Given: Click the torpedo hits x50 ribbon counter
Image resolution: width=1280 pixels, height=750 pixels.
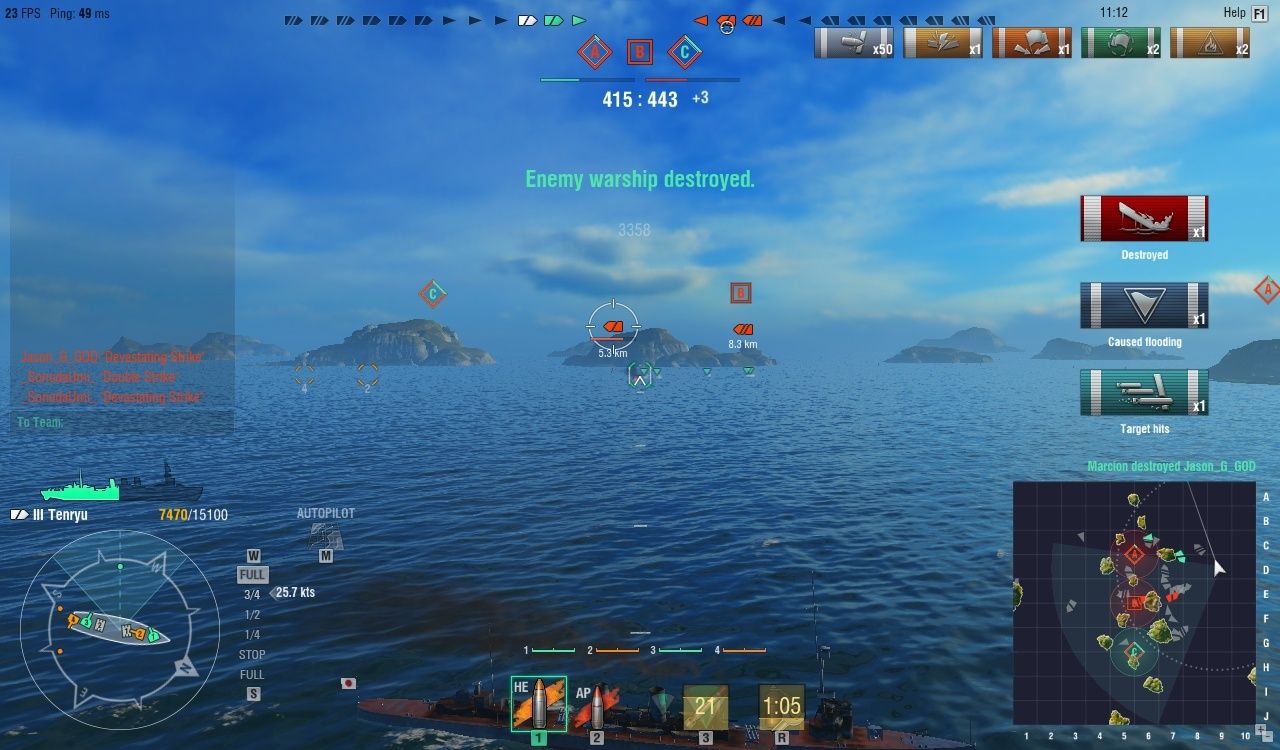Looking at the screenshot, I should [x=853, y=41].
